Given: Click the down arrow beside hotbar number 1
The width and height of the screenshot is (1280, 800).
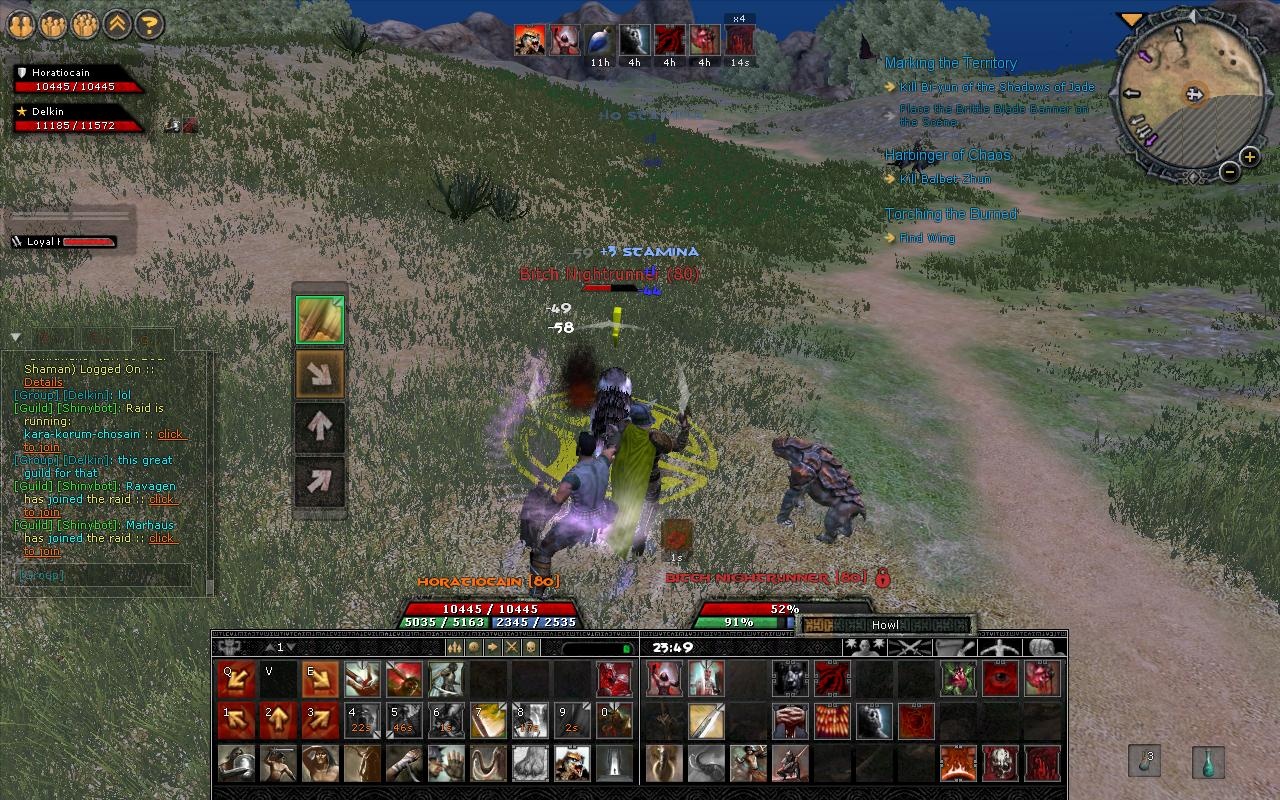Looking at the screenshot, I should click(x=289, y=646).
